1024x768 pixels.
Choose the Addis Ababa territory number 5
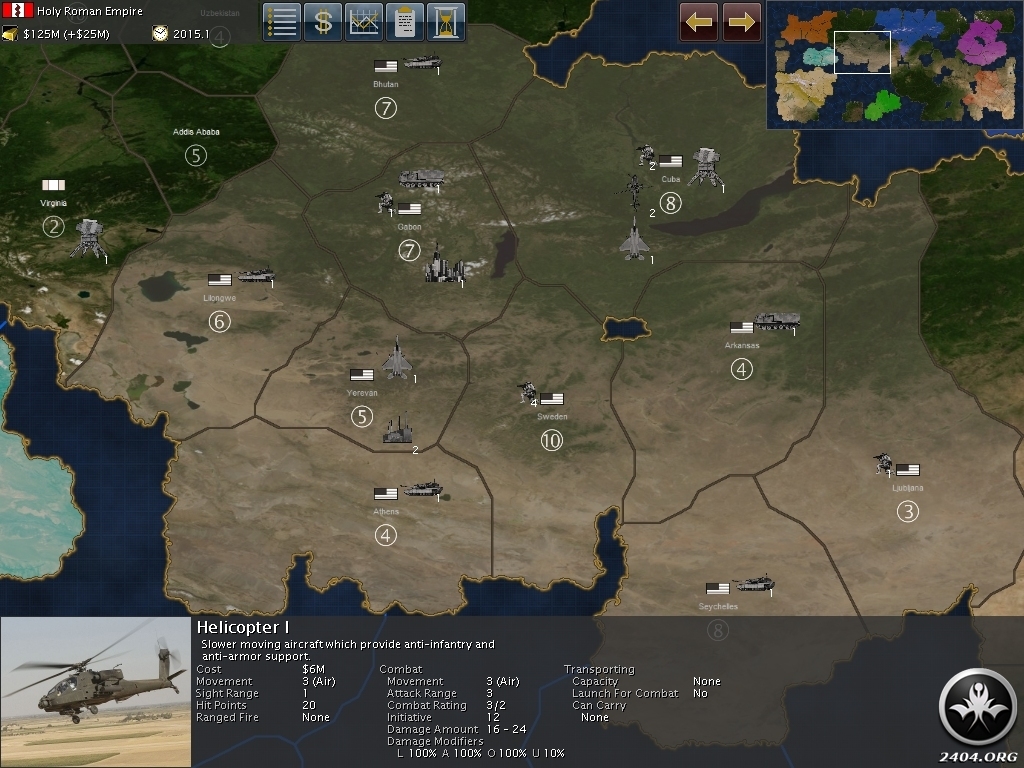[x=196, y=155]
